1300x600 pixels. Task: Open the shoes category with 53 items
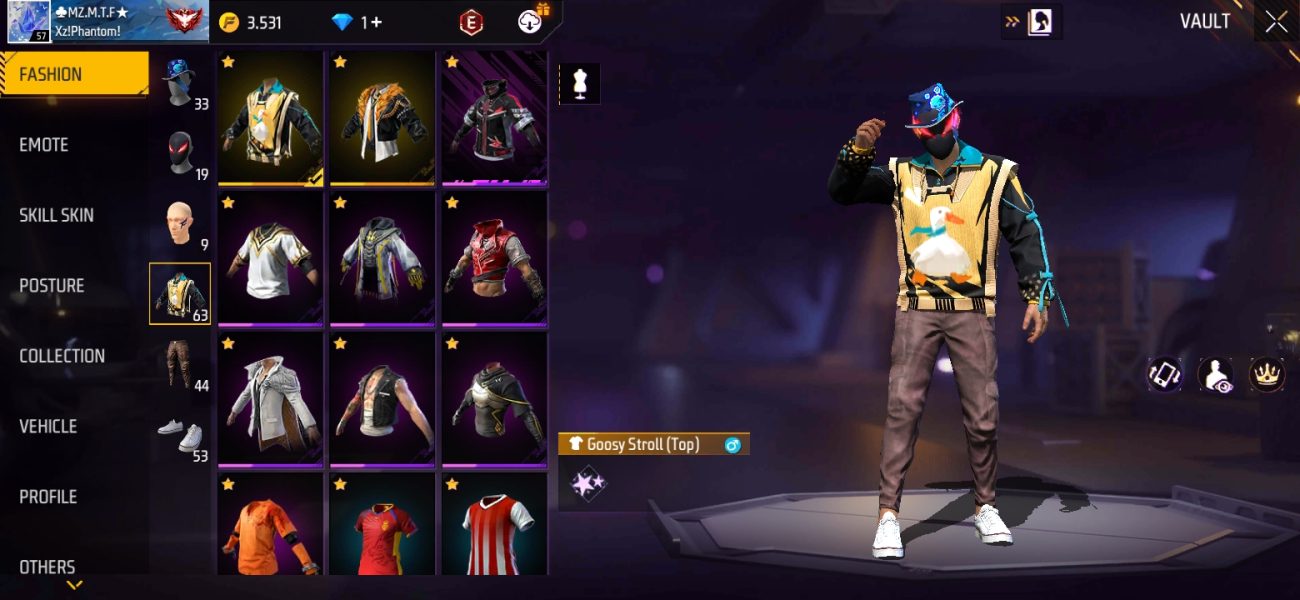180,436
